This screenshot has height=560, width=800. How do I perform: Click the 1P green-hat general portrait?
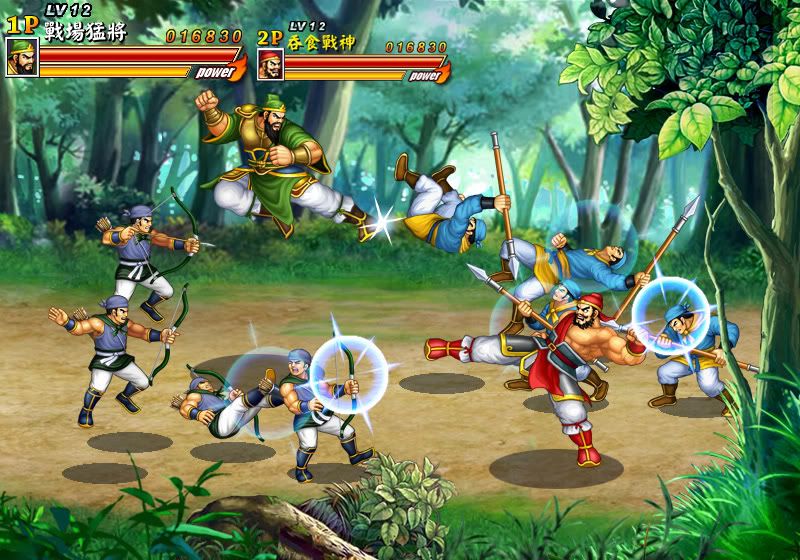coord(22,58)
